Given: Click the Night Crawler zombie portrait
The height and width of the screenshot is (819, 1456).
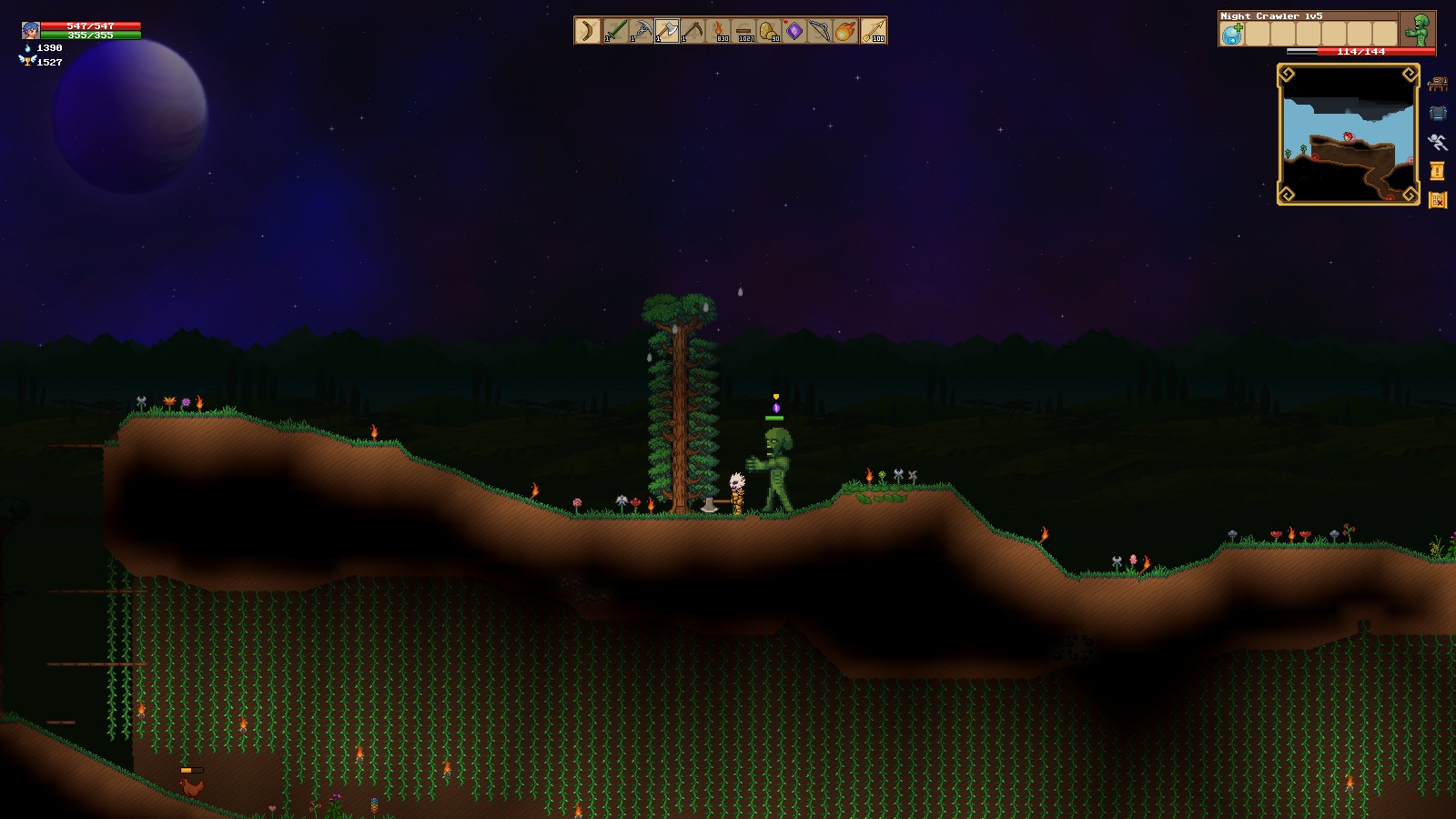Looking at the screenshot, I should 1421,30.
